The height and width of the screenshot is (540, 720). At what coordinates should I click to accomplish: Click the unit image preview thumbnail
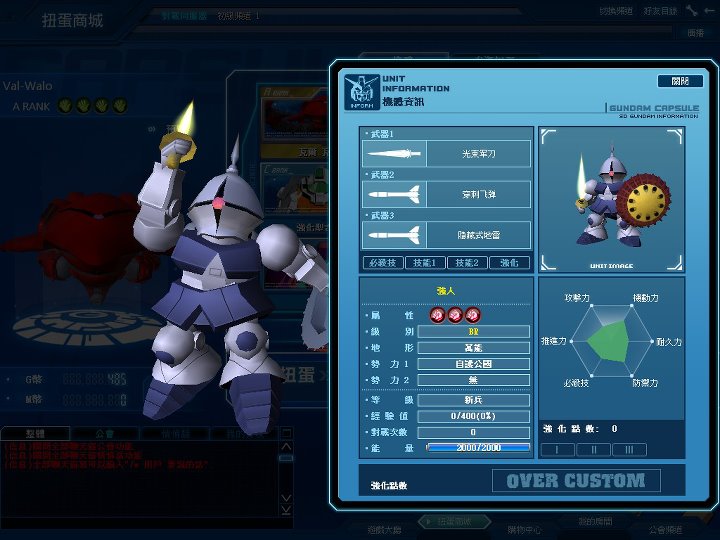tap(611, 199)
